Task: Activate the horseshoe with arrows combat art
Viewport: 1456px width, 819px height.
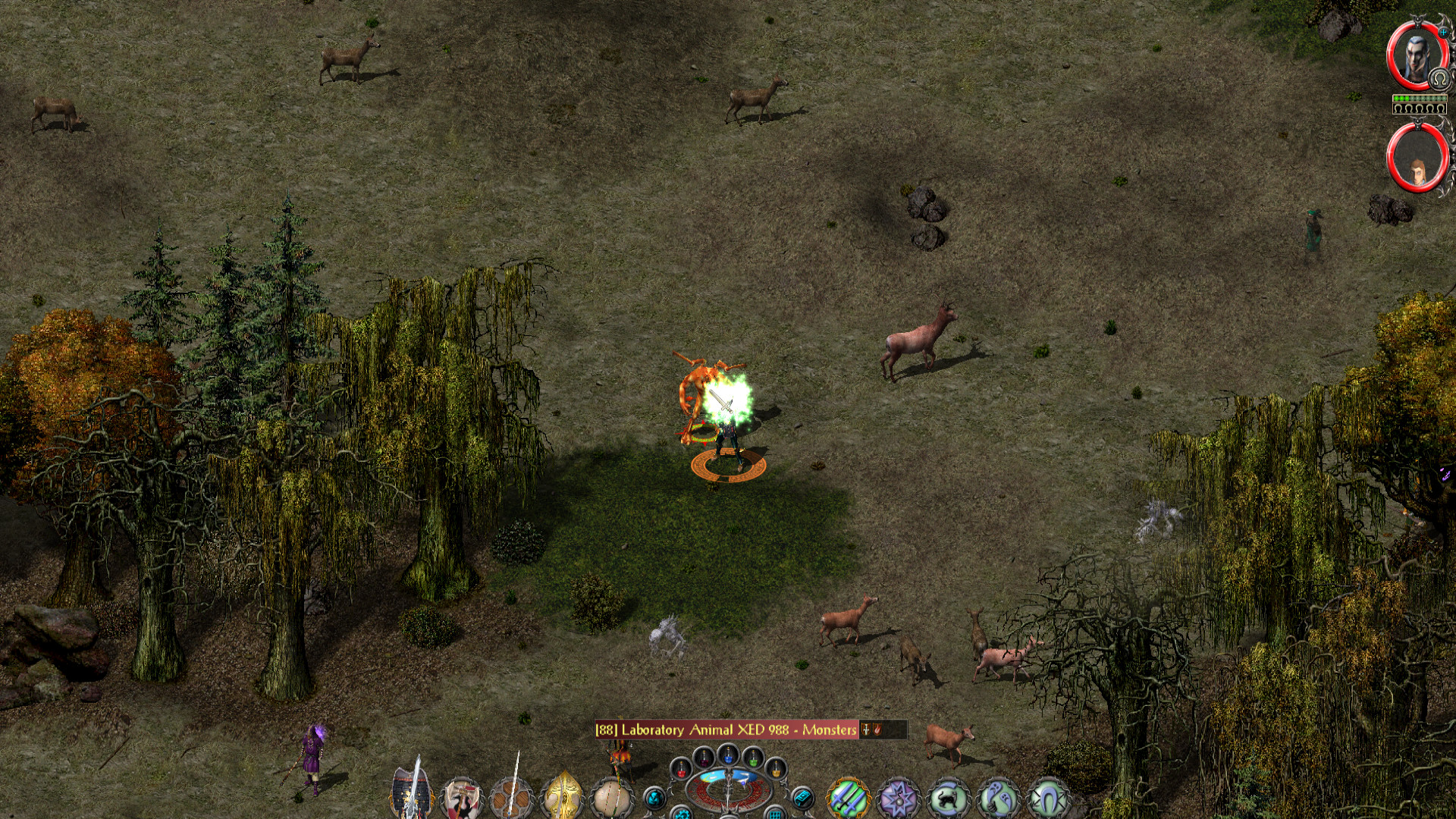Action: click(1049, 798)
